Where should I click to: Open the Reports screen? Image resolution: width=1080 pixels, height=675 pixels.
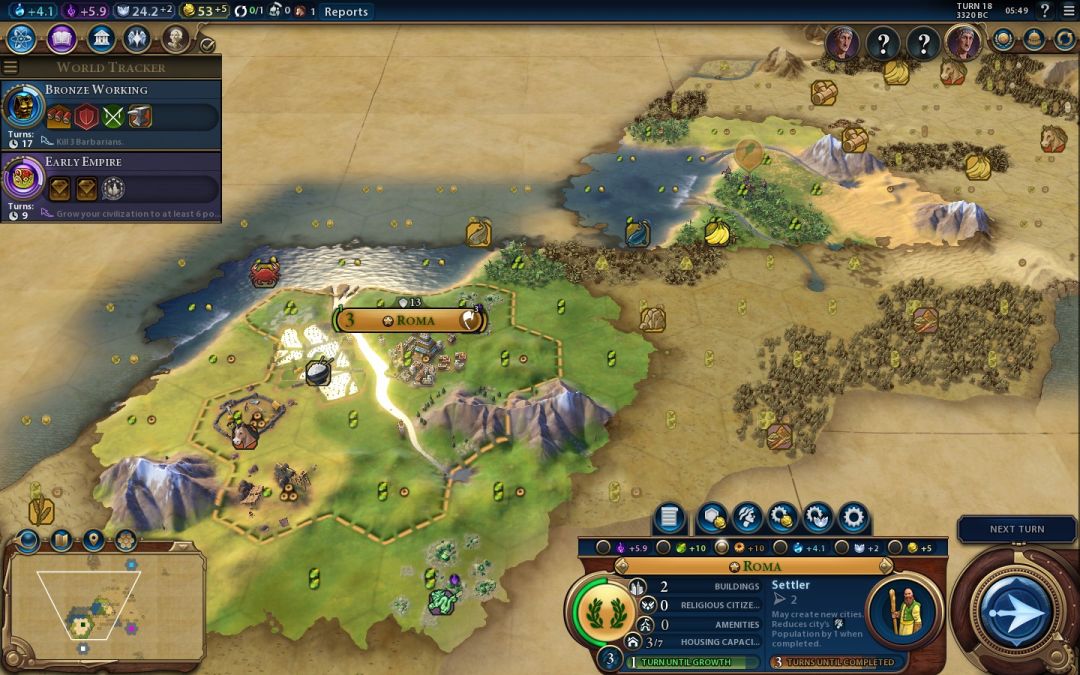[x=346, y=12]
